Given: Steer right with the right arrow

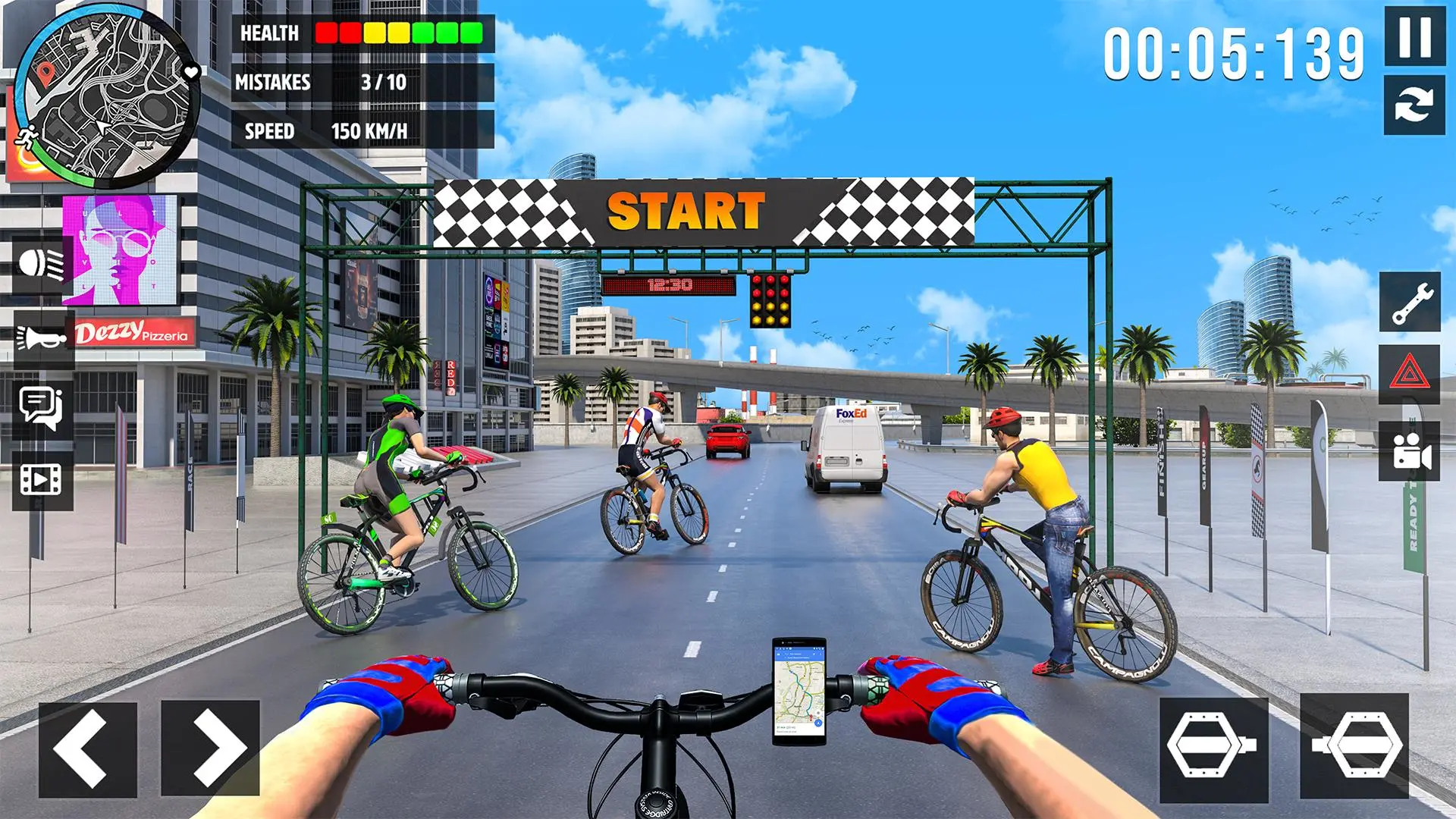Looking at the screenshot, I should click(211, 748).
